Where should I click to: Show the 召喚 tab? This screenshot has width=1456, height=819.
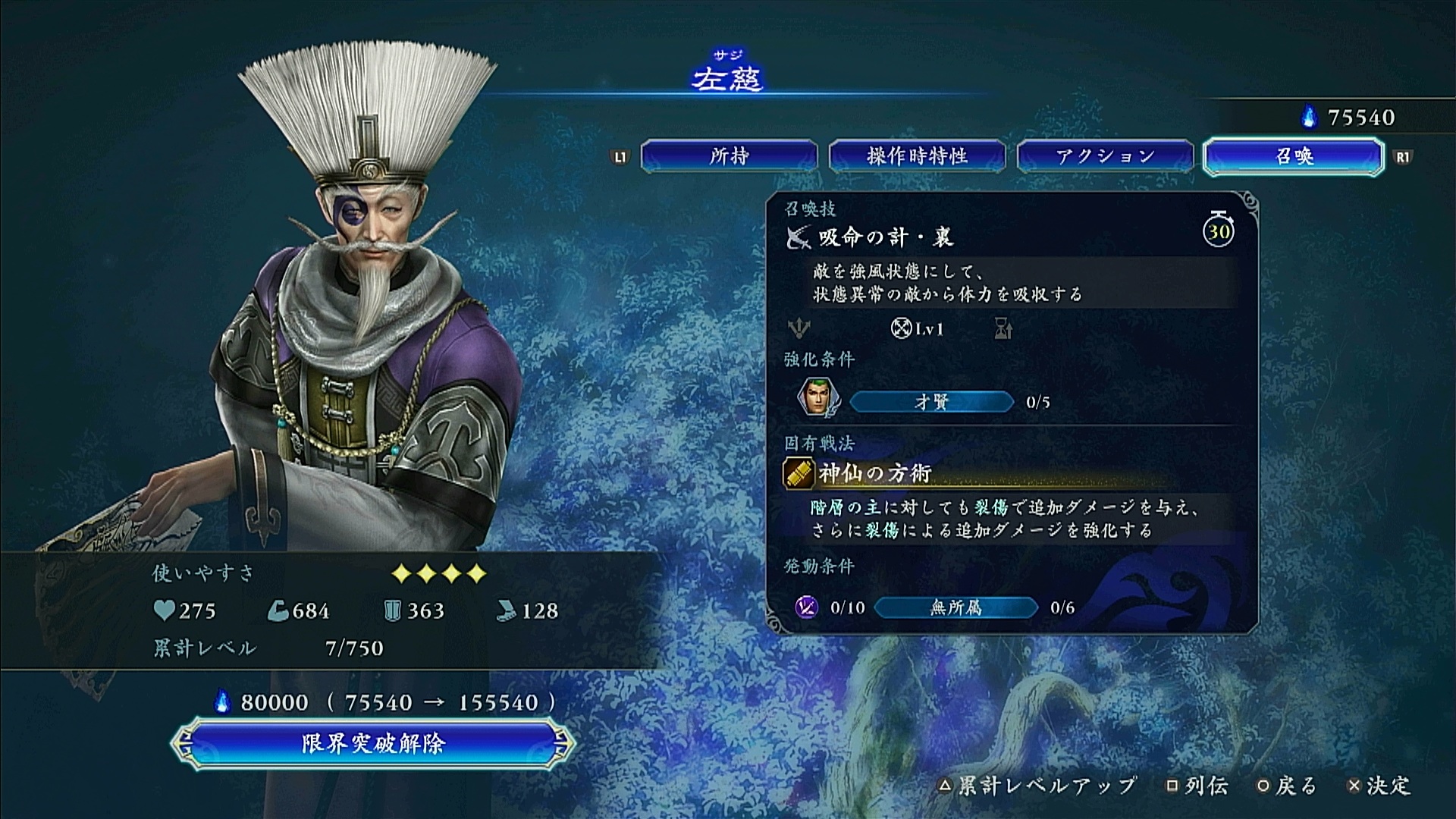coord(1294,156)
